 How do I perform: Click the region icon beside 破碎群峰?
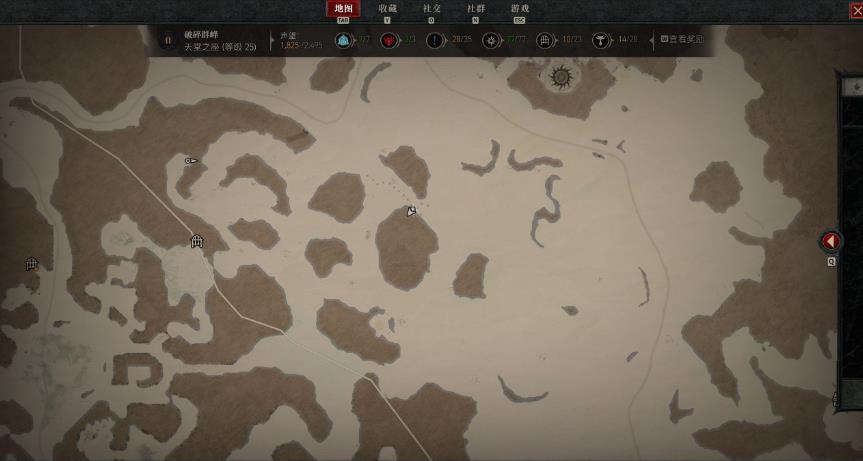coord(168,41)
